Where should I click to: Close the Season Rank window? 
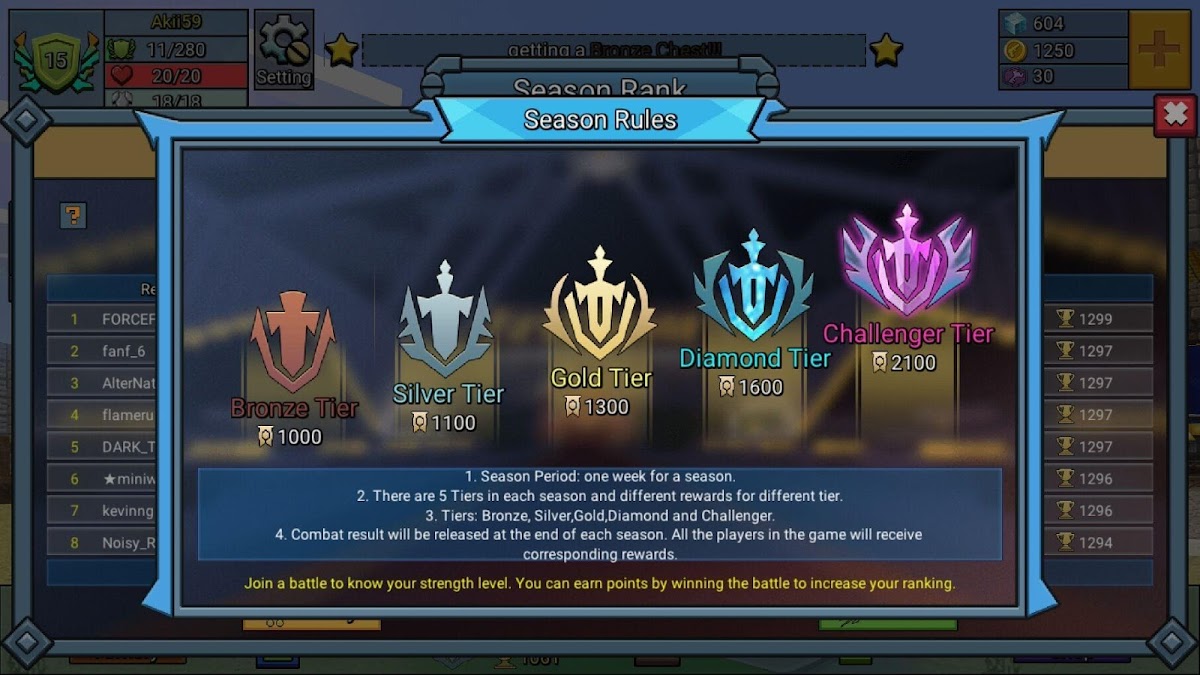click(x=1174, y=116)
